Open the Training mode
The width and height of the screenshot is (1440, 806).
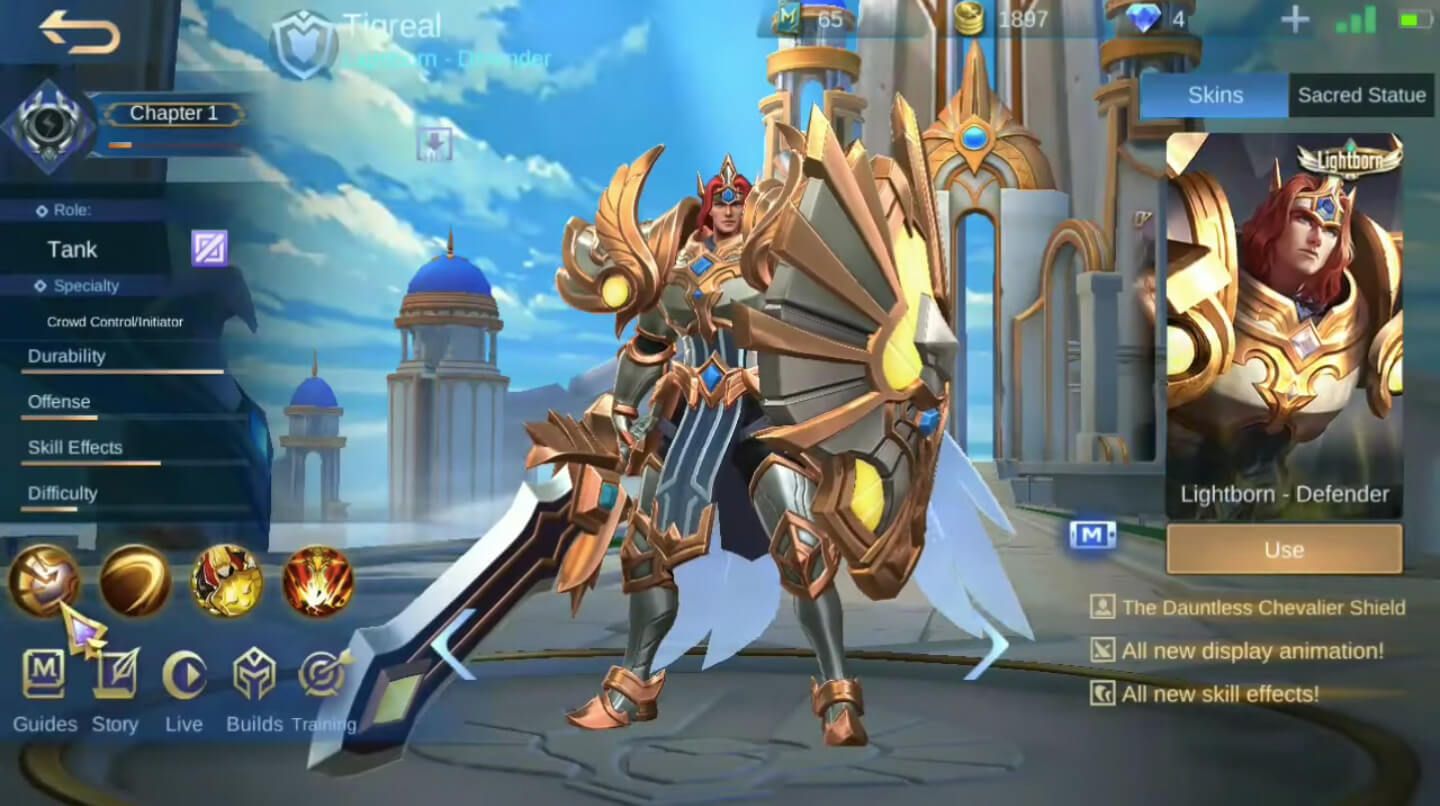coord(322,673)
